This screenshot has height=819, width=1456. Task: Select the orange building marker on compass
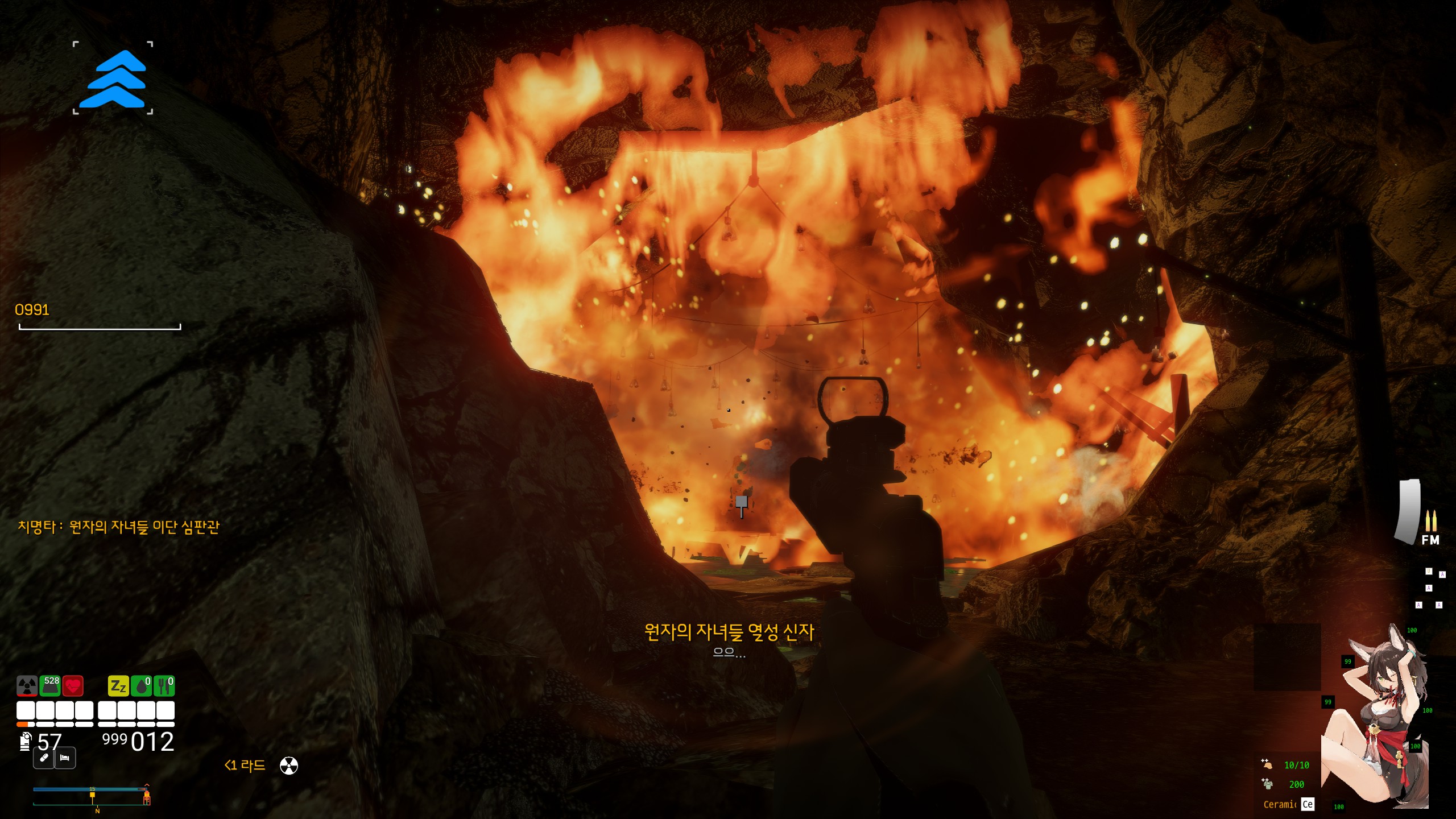[146, 798]
